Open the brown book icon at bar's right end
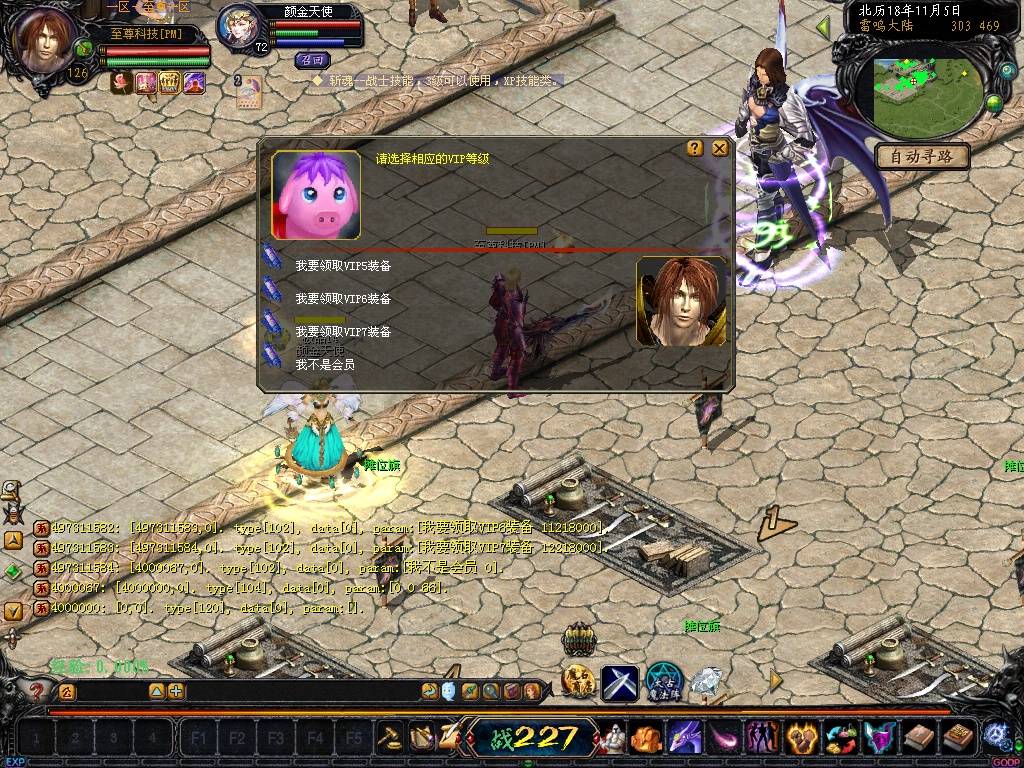Image resolution: width=1024 pixels, height=768 pixels. [x=959, y=738]
